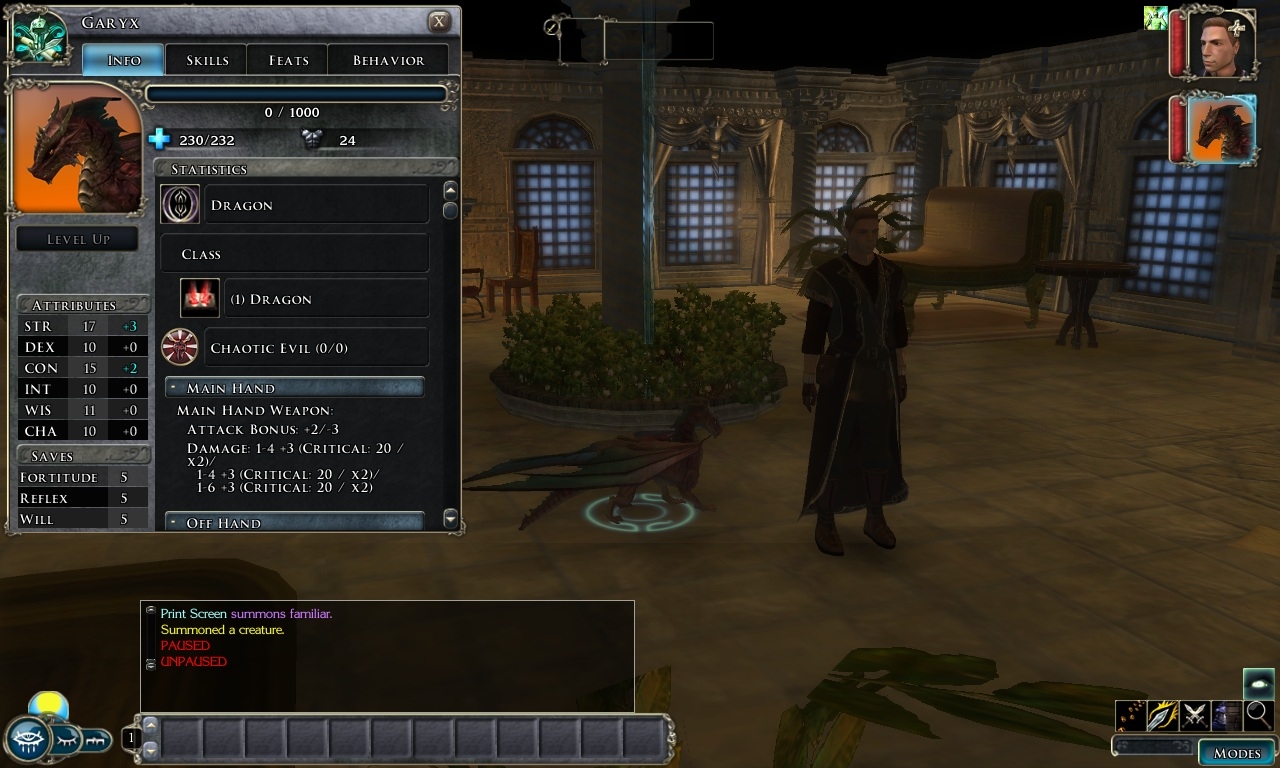Screen dimensions: 1280x768
Task: Switch hotbar page down
Action: (151, 748)
